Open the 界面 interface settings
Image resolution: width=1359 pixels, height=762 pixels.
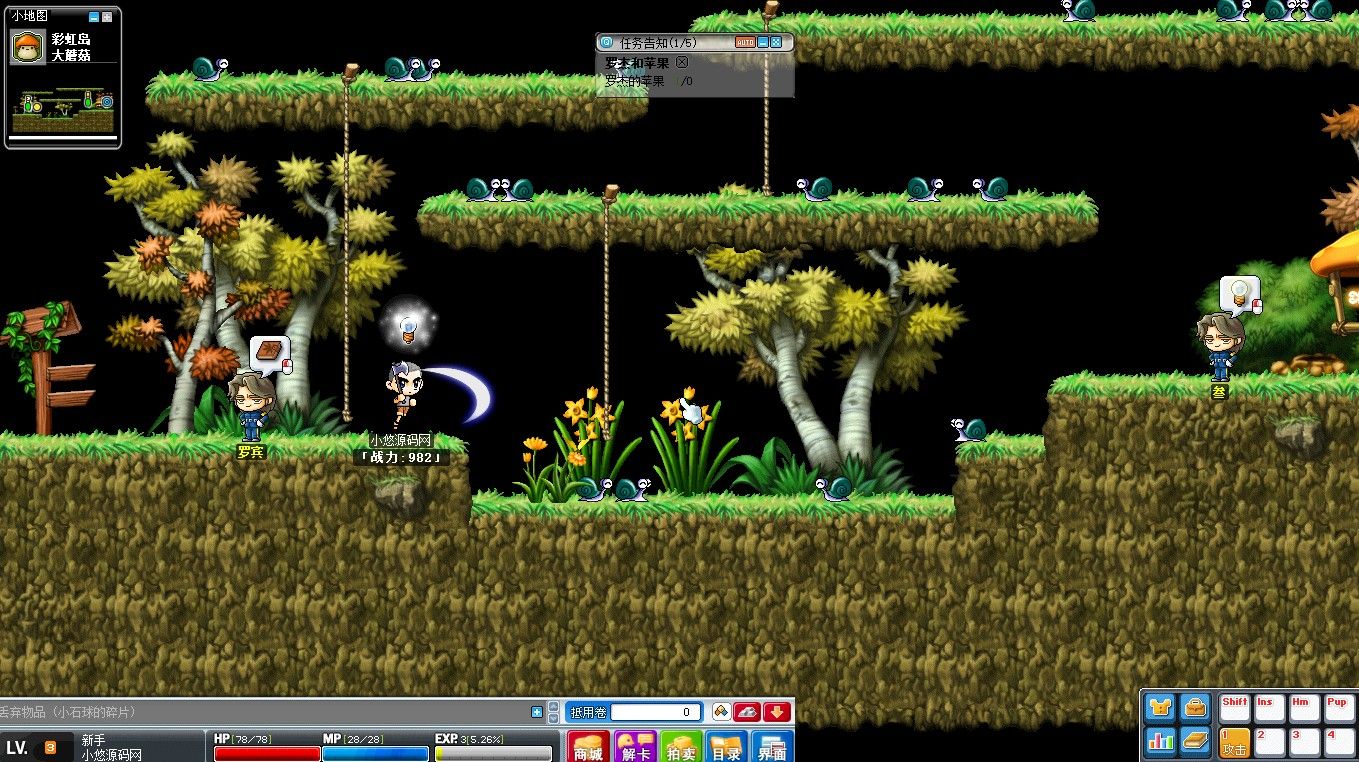(773, 746)
